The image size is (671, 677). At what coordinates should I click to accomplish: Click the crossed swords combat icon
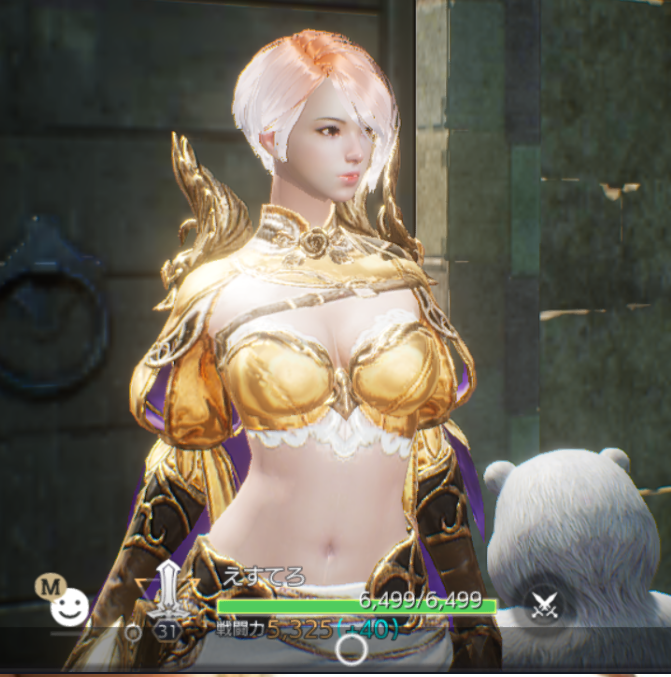(545, 606)
